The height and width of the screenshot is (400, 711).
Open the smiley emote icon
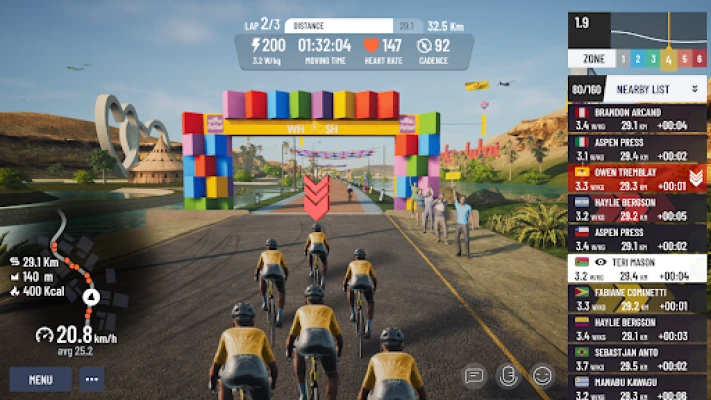tap(543, 376)
